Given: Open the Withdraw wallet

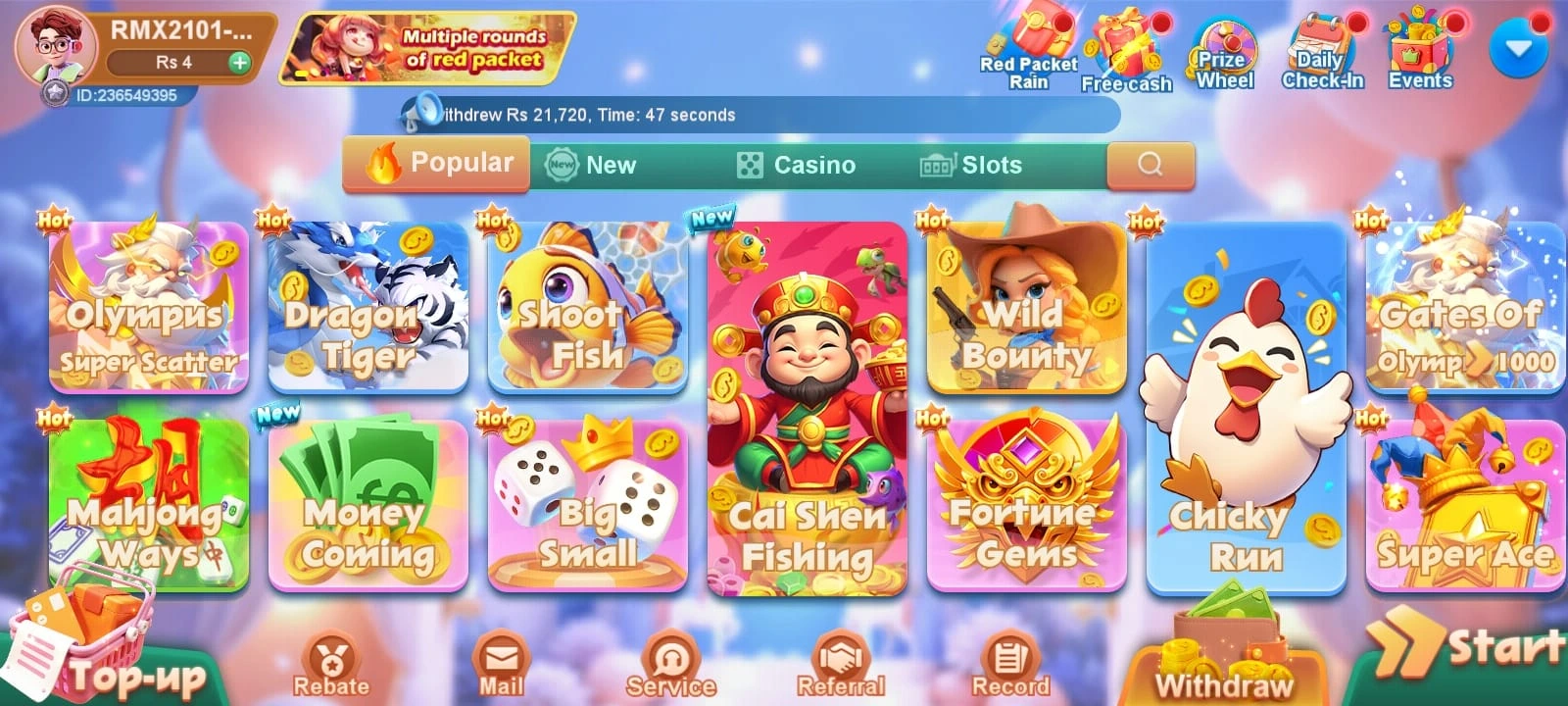Looking at the screenshot, I should pyautogui.click(x=1224, y=659).
